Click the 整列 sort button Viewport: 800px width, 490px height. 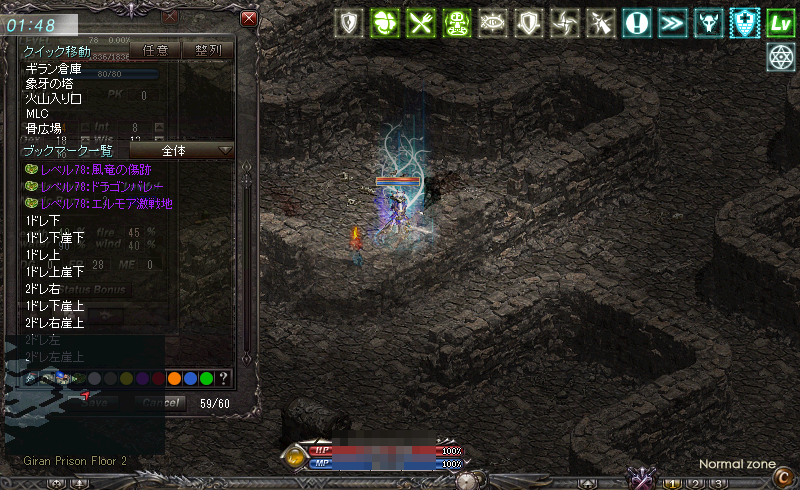coord(207,49)
